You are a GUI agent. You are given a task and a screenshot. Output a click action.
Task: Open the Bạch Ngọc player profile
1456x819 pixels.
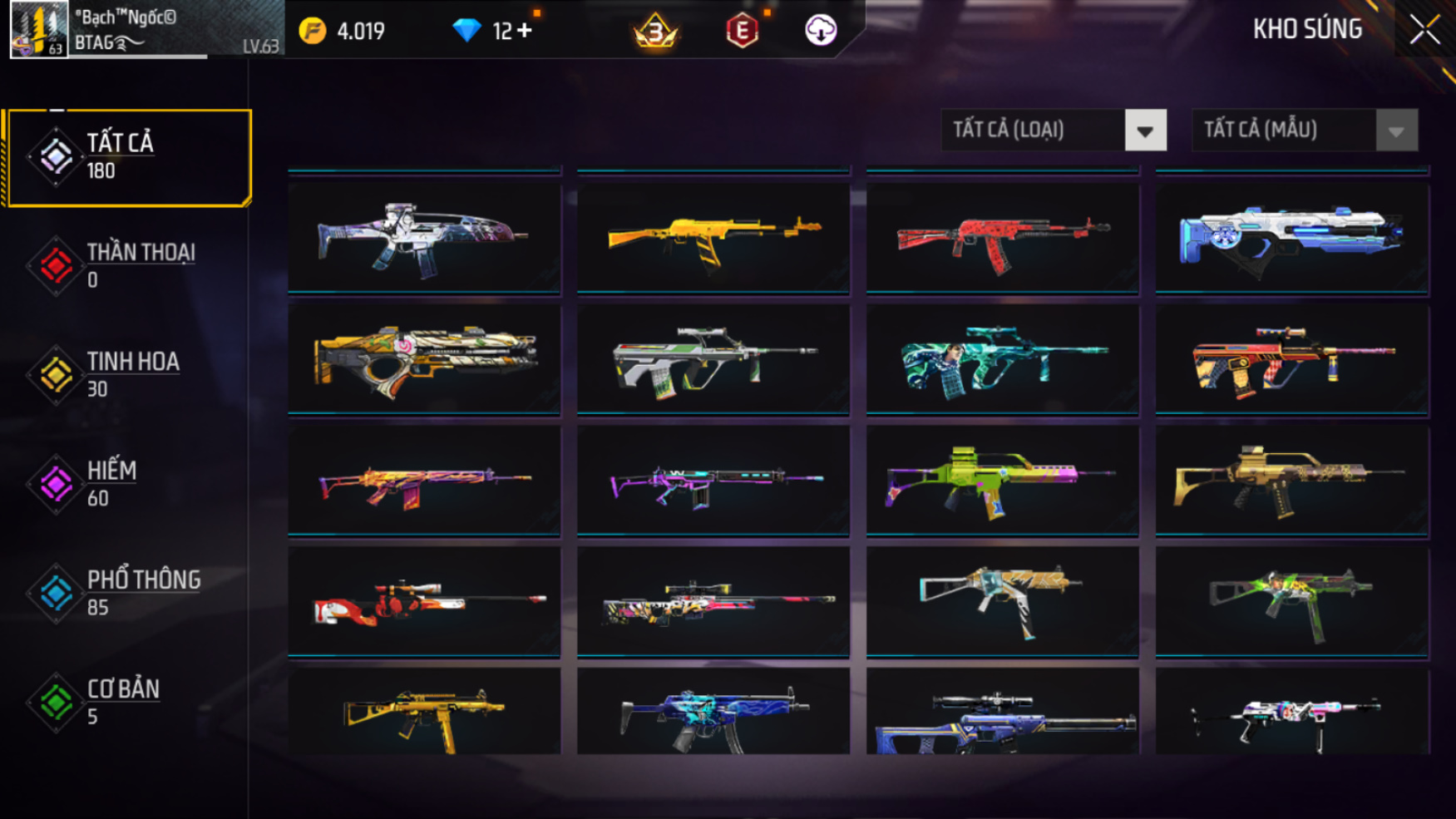coord(39,29)
